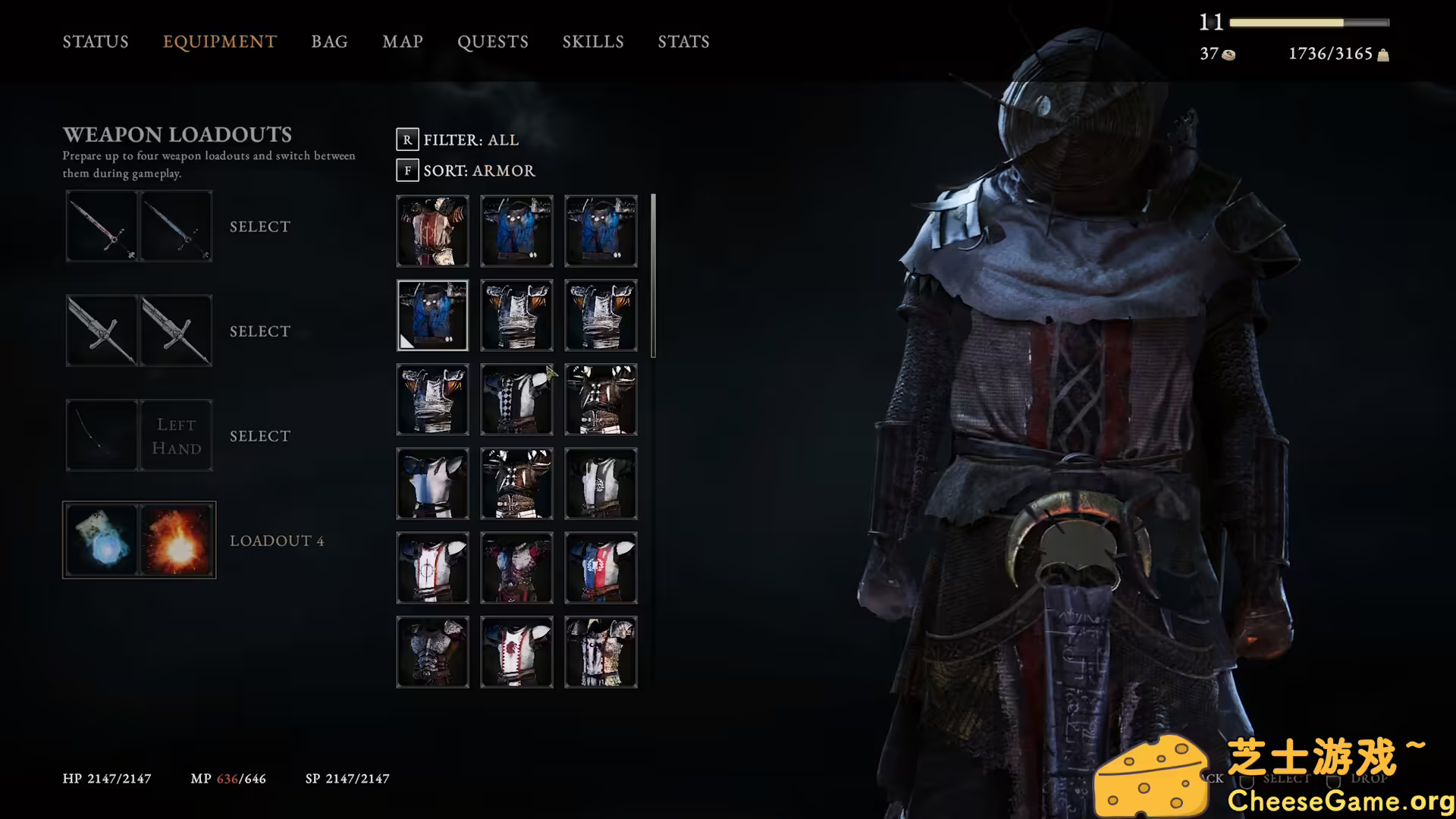
Task: Click the blue orb spell in Loadout 4
Action: 102,539
